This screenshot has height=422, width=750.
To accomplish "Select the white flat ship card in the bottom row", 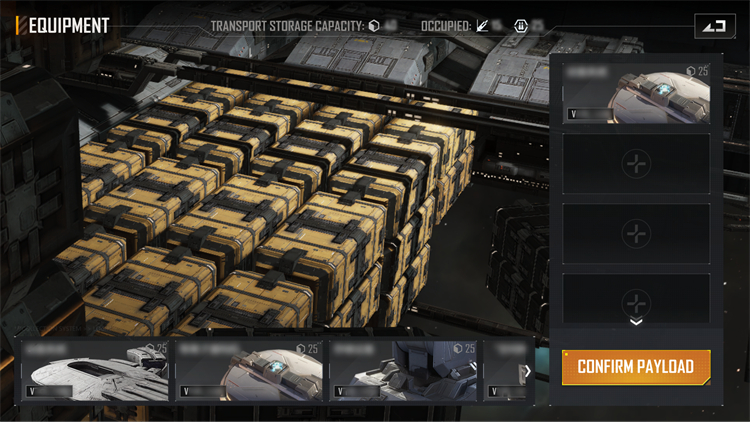I will coord(96,371).
